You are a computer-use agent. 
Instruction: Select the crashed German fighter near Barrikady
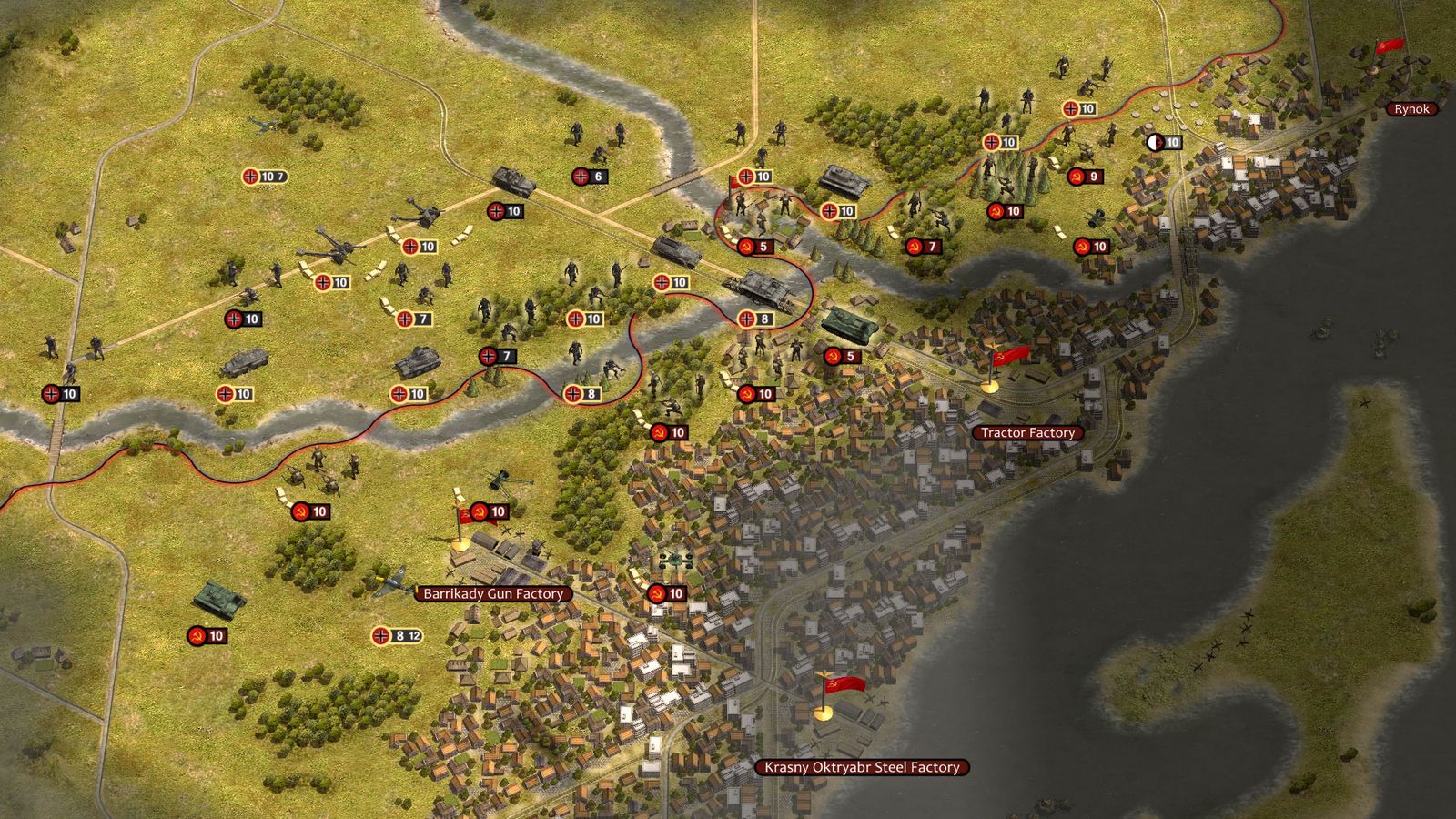point(391,580)
